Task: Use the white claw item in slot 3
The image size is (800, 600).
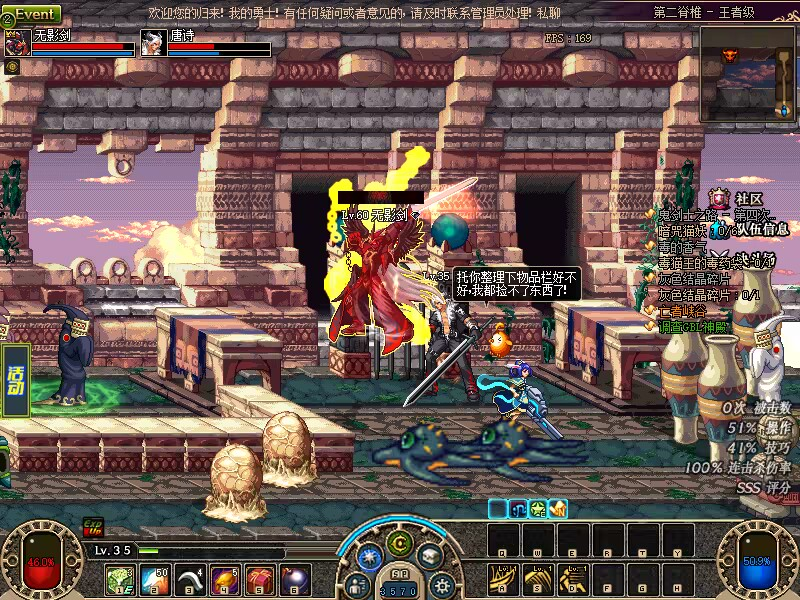Action: pos(190,579)
